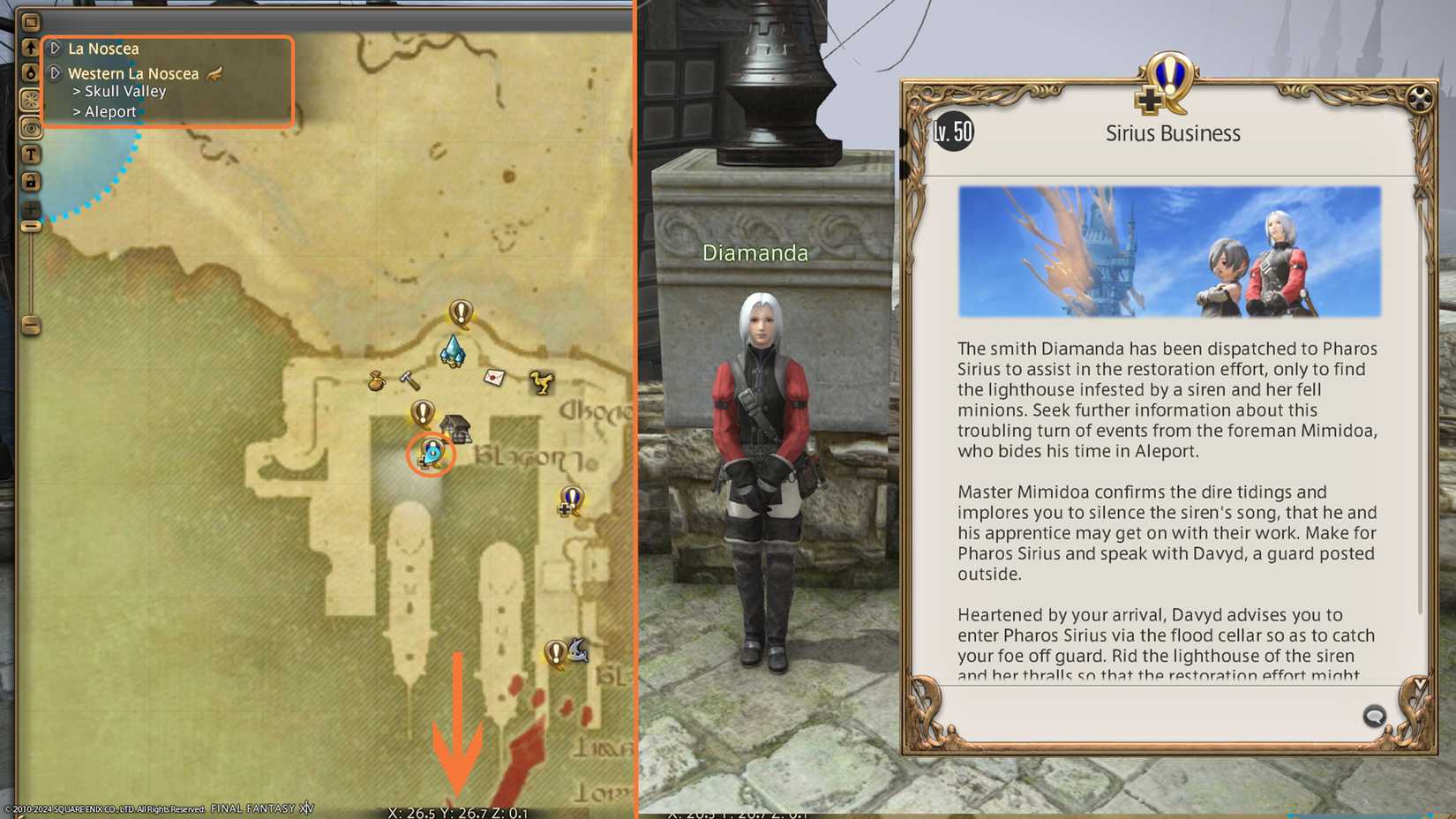
Task: Click the blue feature quest marker below Blagon
Action: (570, 501)
